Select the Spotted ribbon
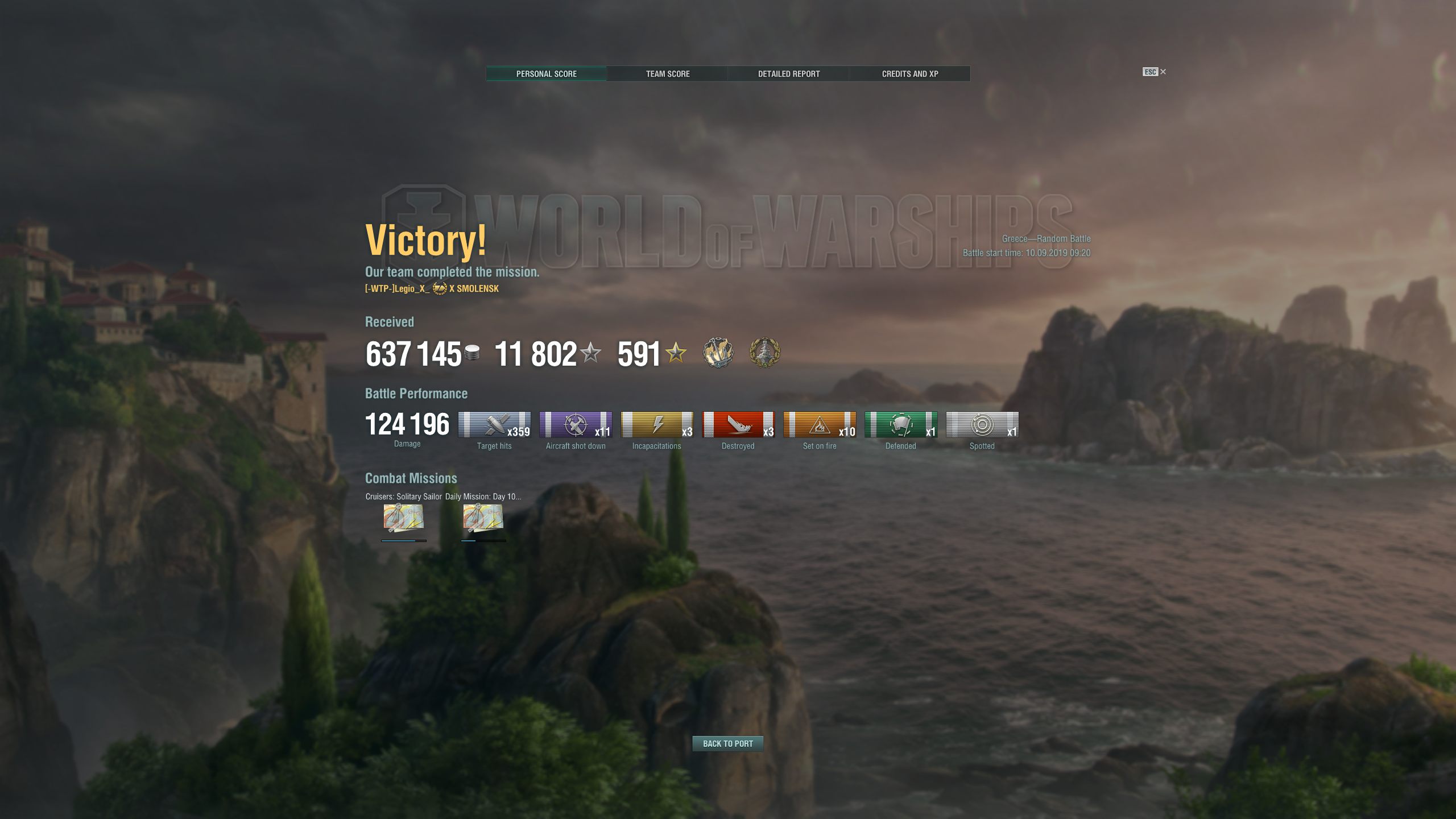Screen dimensions: 1456x819 click(x=982, y=425)
